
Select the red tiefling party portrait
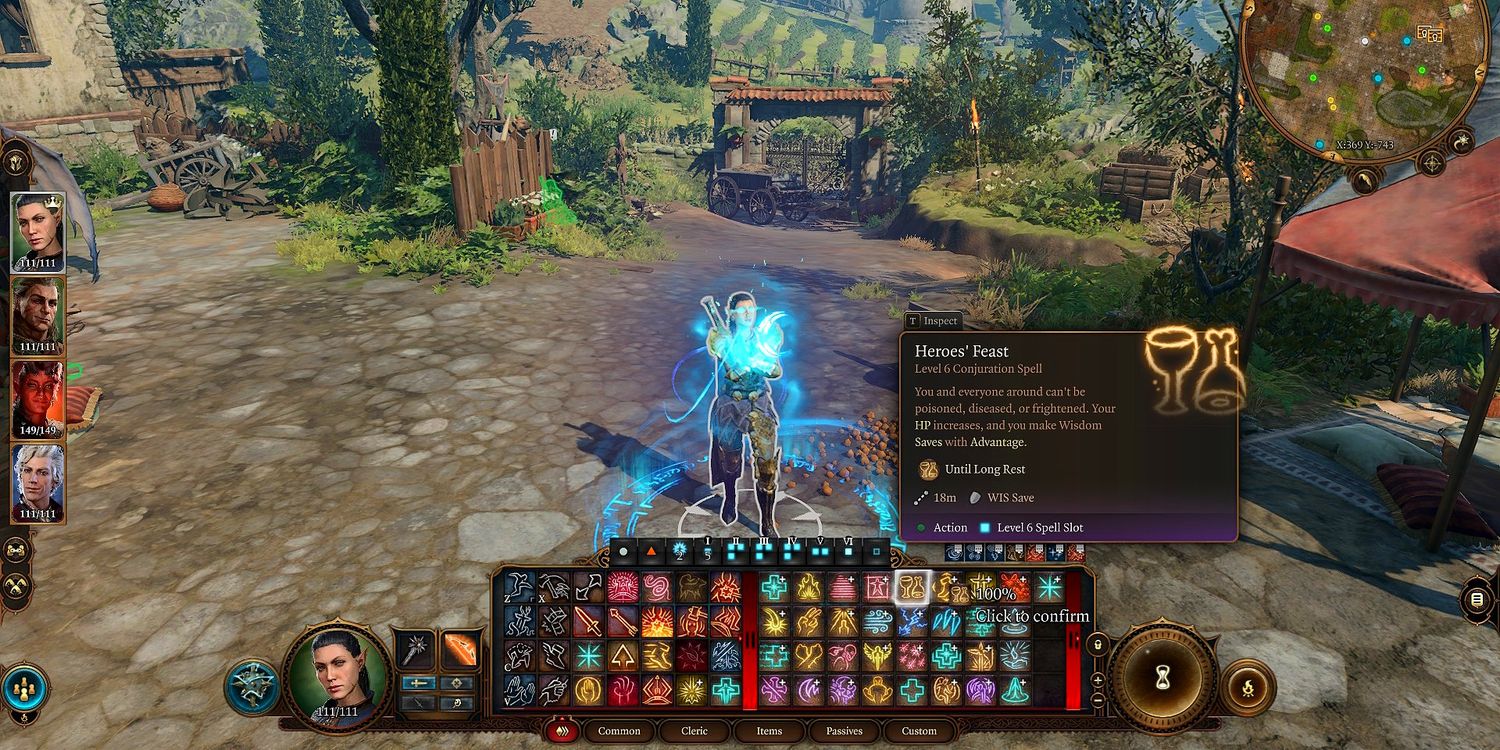pyautogui.click(x=37, y=398)
